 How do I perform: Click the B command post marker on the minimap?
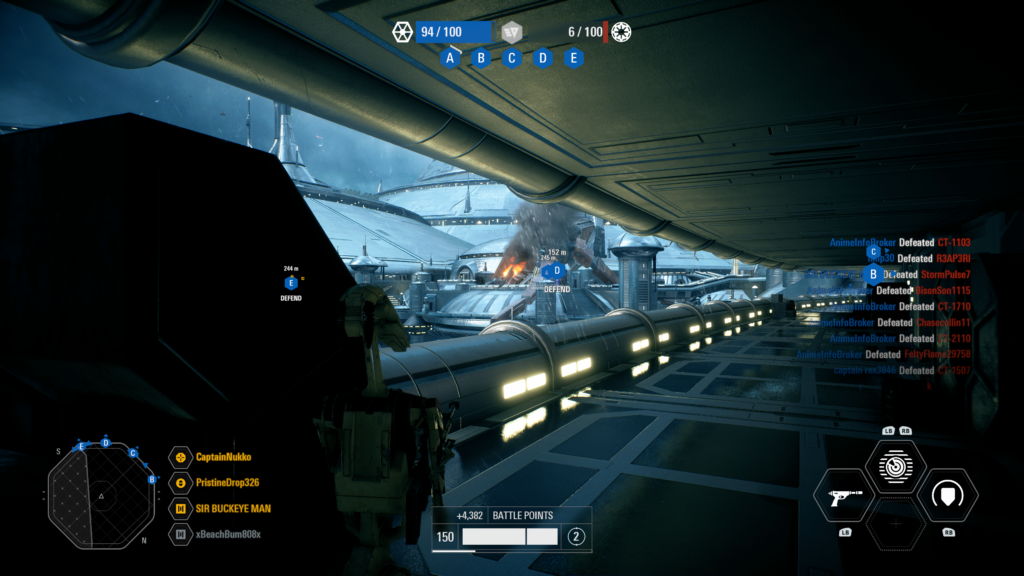[152, 479]
